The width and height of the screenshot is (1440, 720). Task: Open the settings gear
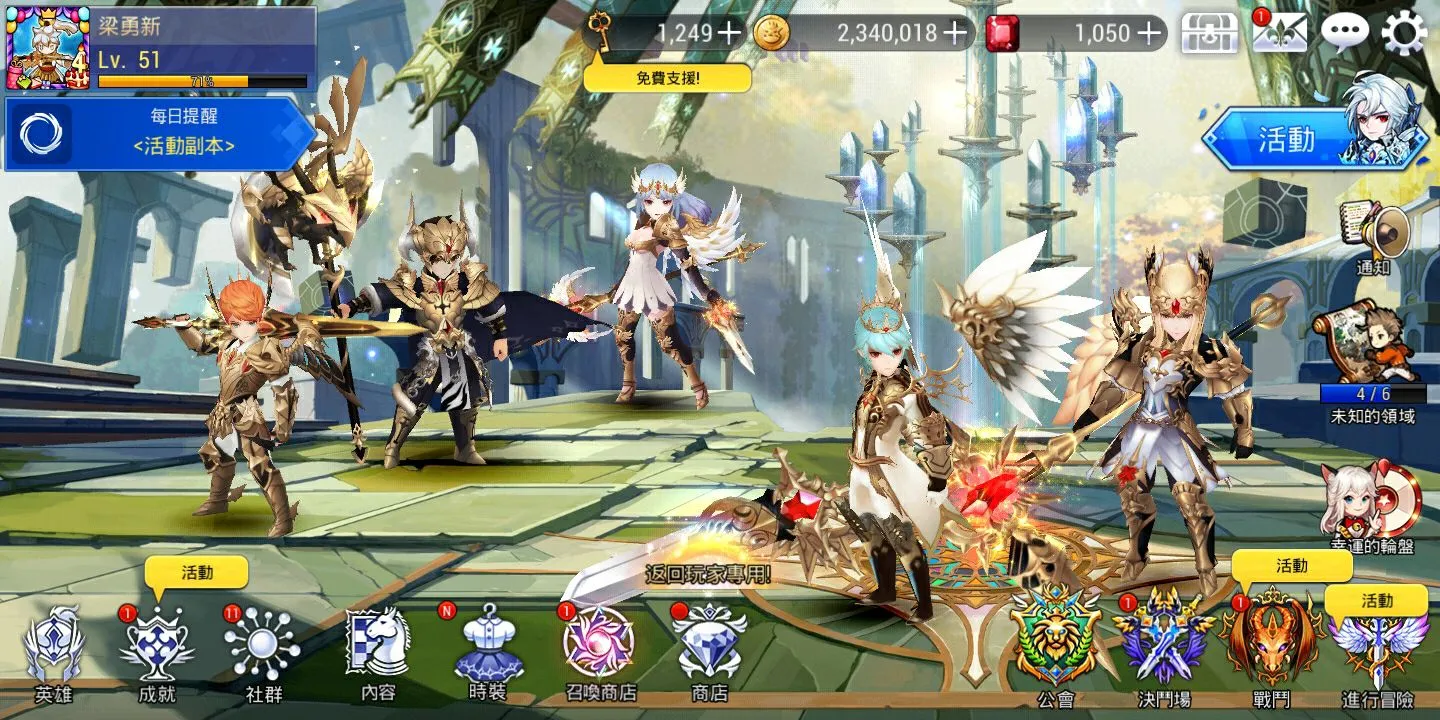click(1404, 33)
